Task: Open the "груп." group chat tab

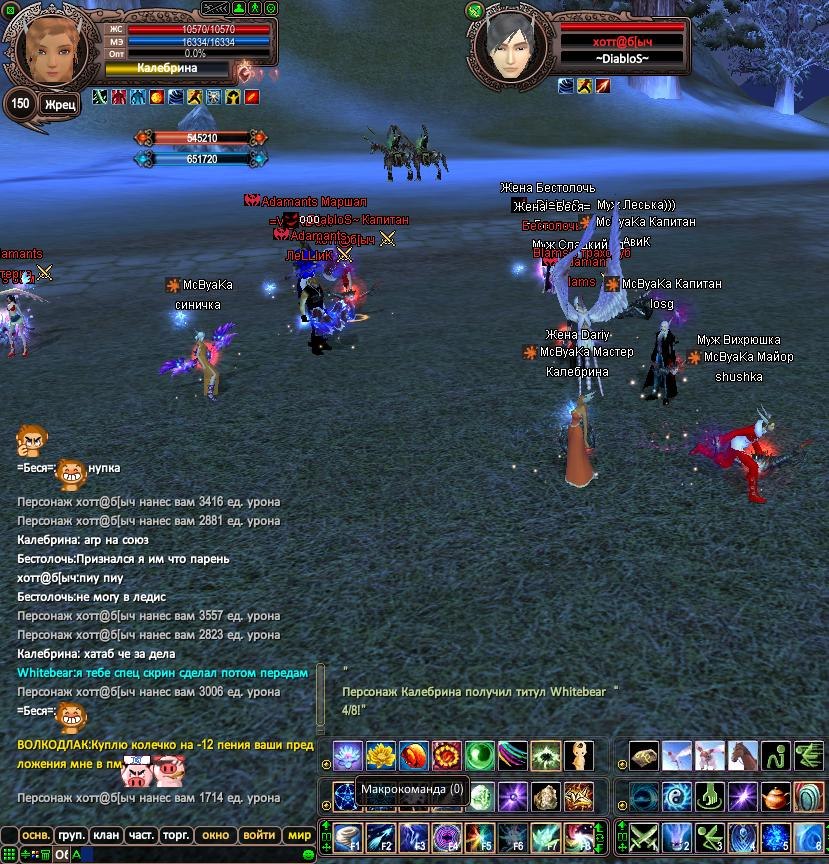Action: point(71,835)
